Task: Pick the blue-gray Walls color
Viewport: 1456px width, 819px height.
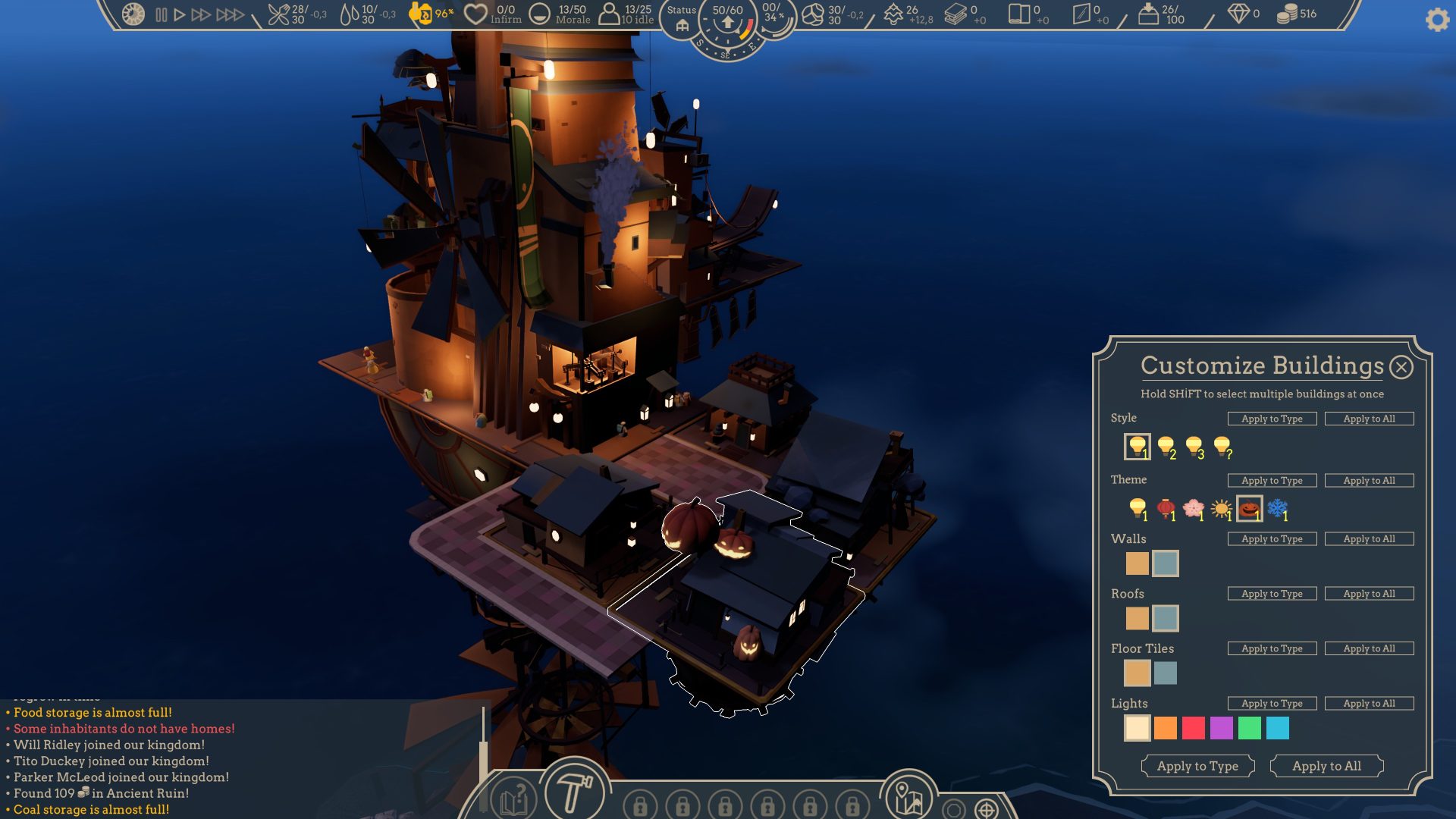Action: pos(1166,563)
